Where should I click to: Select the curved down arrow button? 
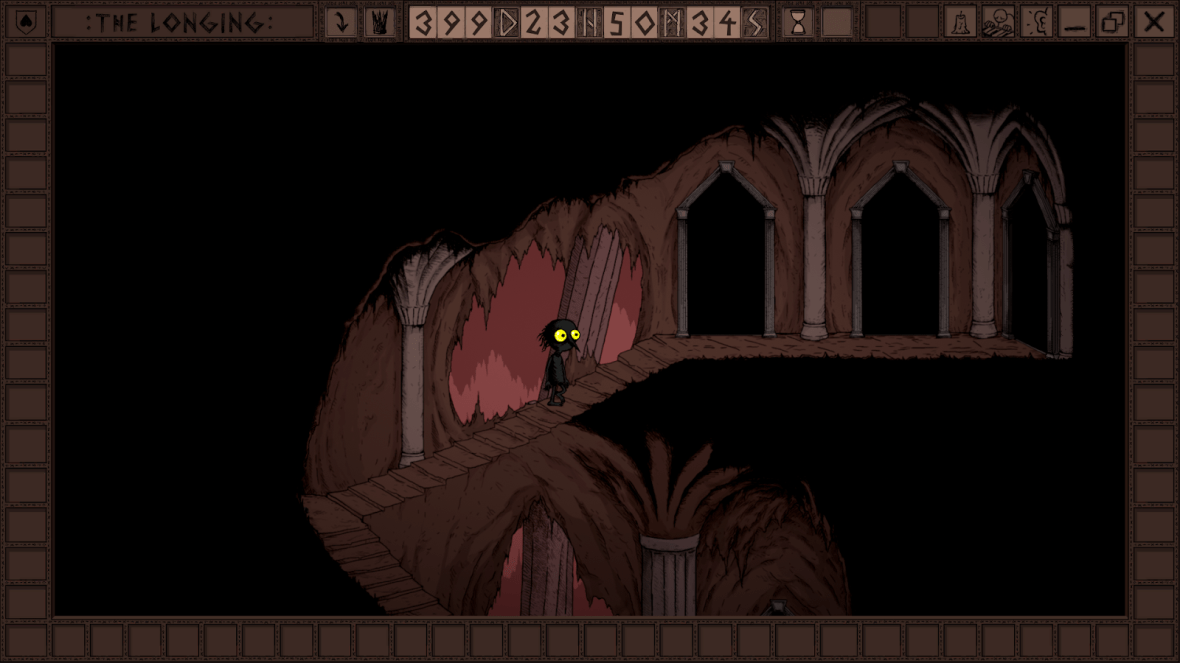pyautogui.click(x=341, y=22)
